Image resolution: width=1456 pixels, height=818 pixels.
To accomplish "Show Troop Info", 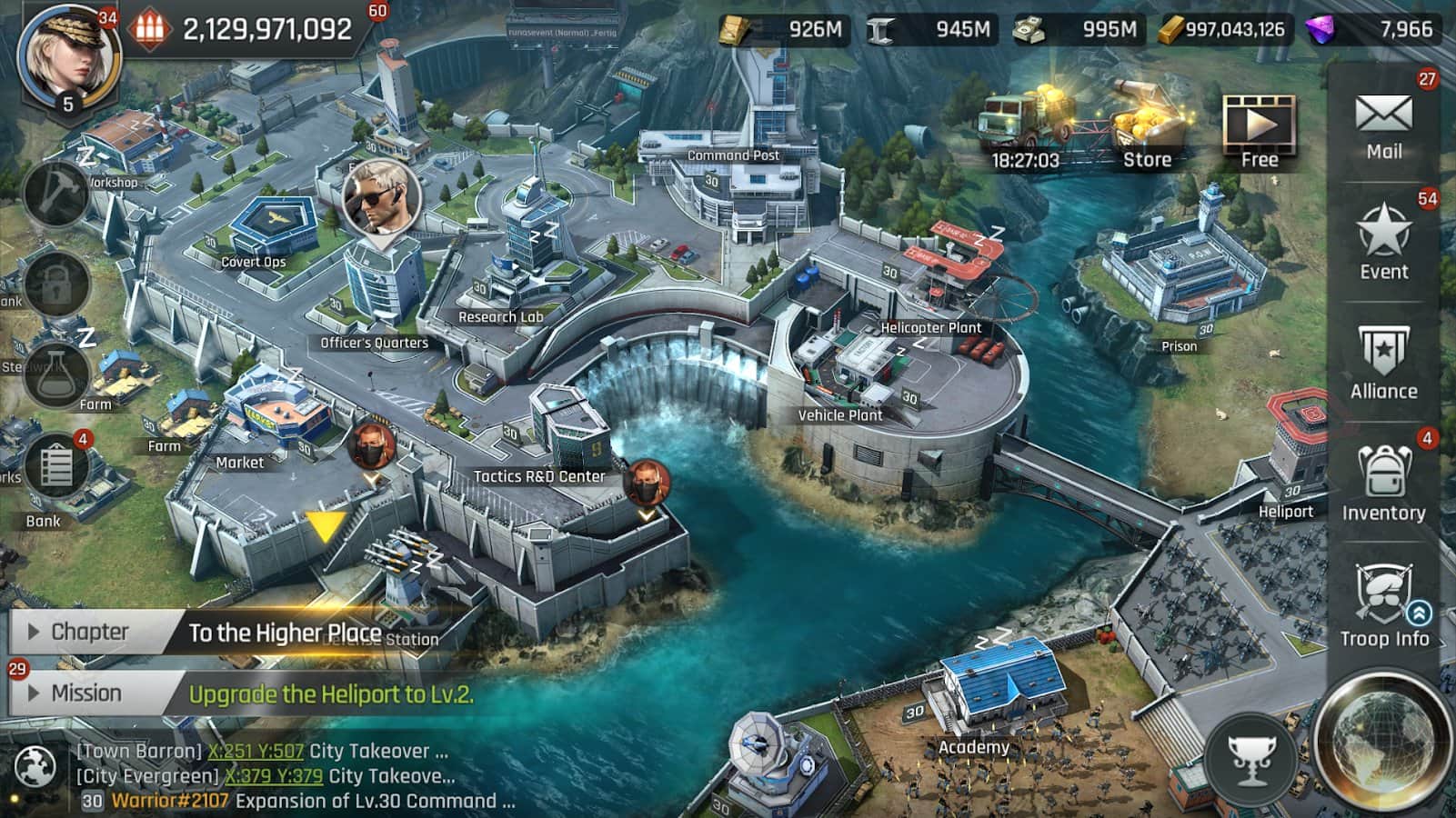I will pos(1383,604).
